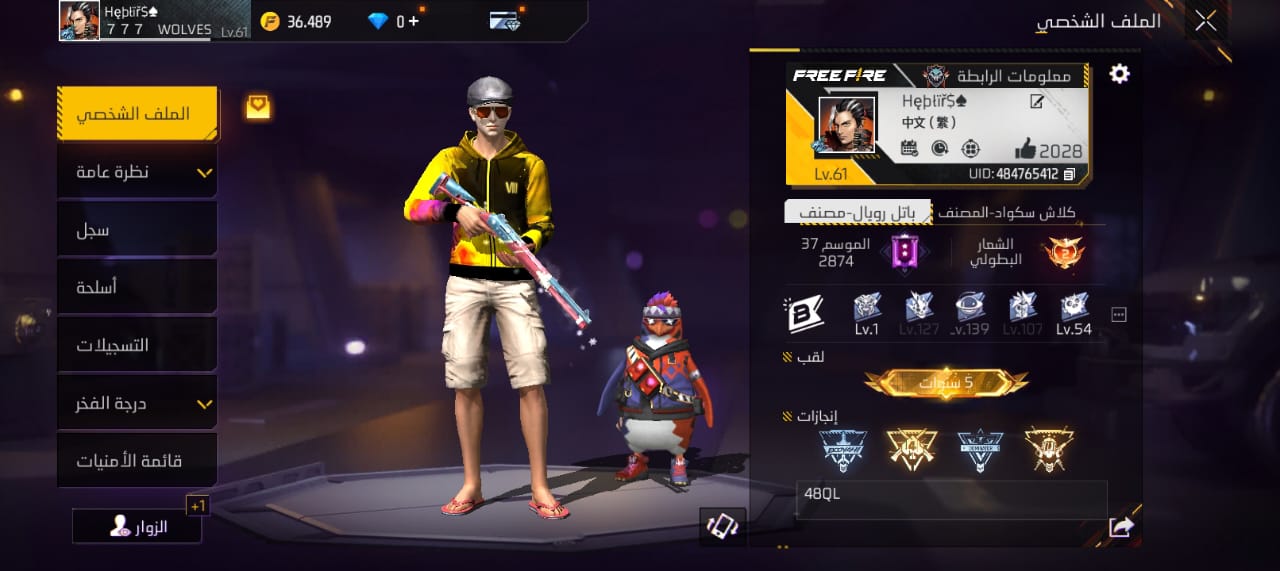
Task: Add diamonds with the plus button
Action: click(x=413, y=21)
